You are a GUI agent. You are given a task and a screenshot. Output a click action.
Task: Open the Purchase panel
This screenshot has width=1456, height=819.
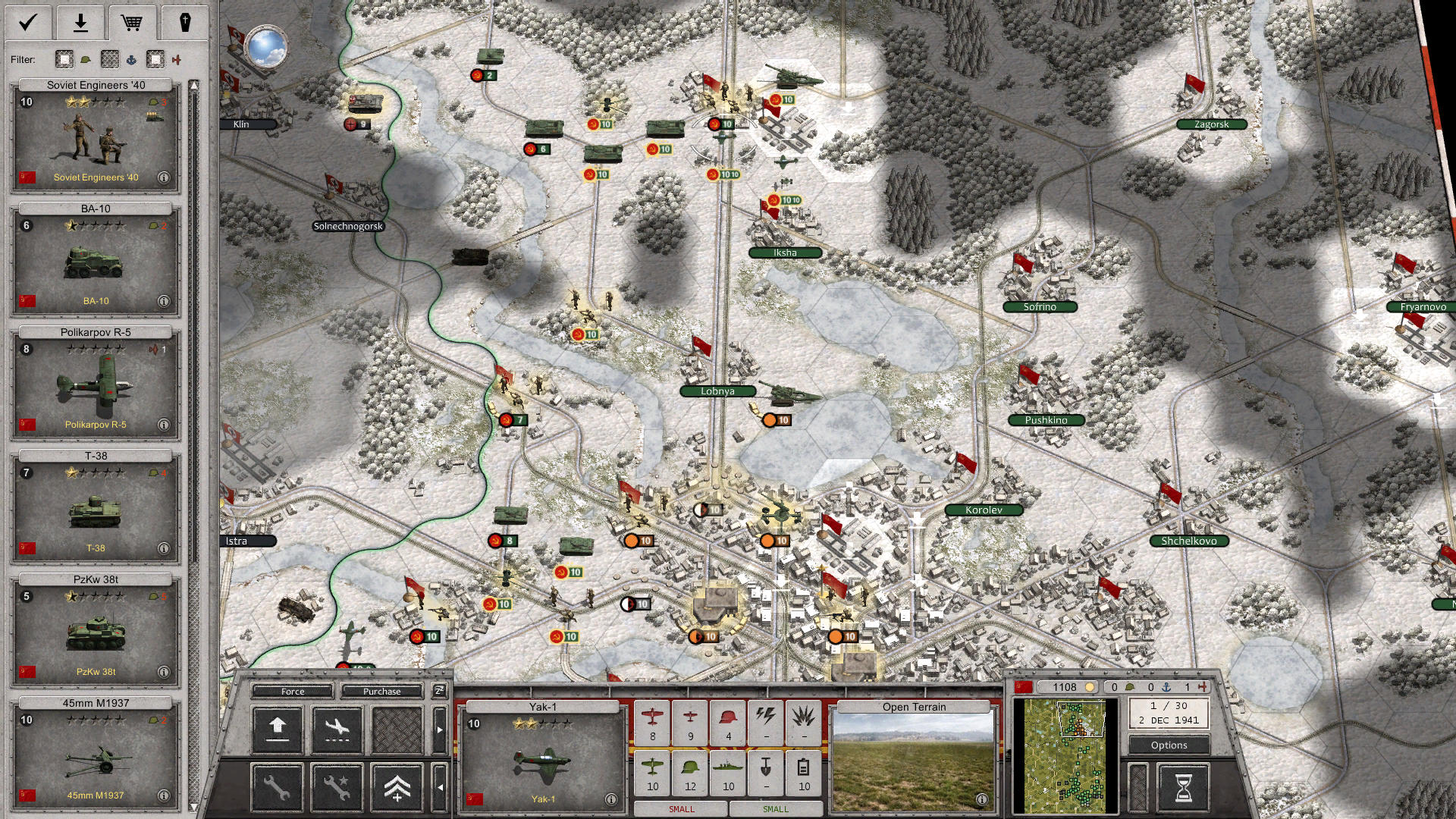coord(381,692)
